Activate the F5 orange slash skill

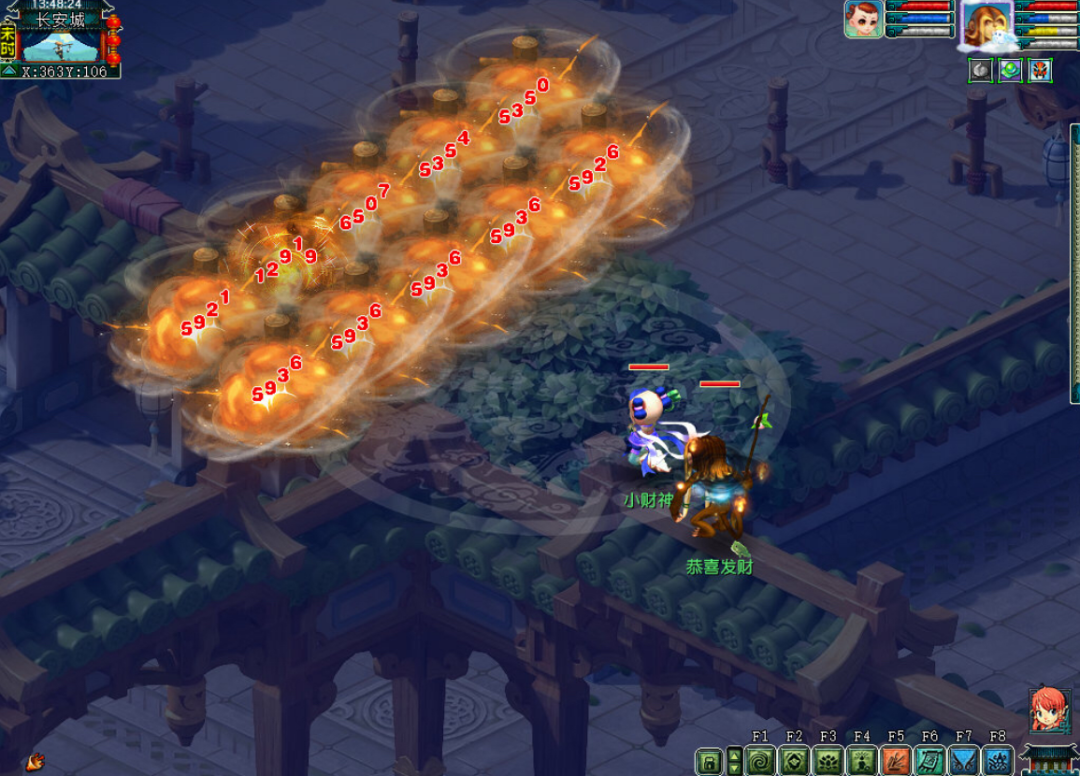(896, 761)
